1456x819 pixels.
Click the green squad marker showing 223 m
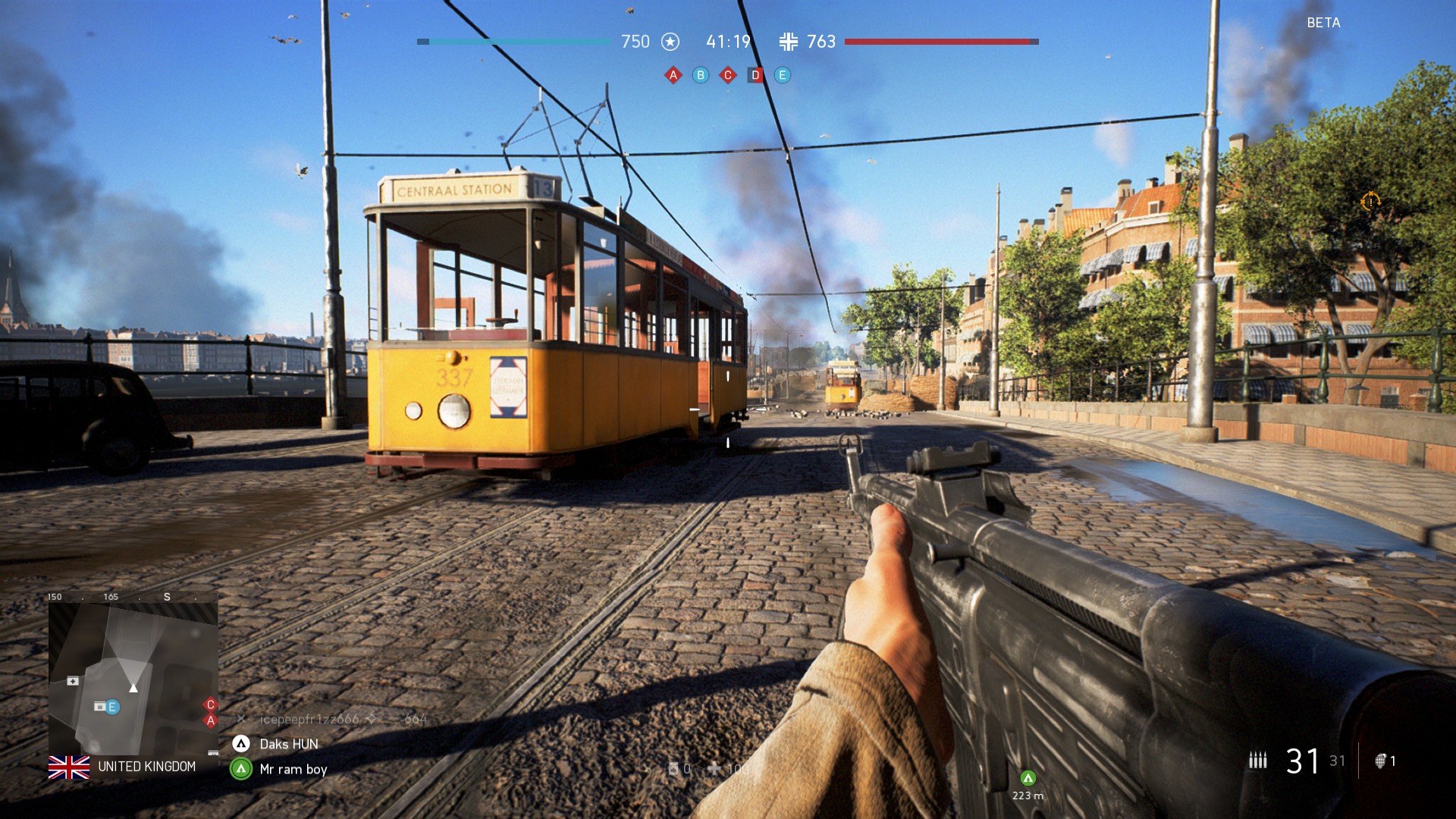pos(1028,778)
